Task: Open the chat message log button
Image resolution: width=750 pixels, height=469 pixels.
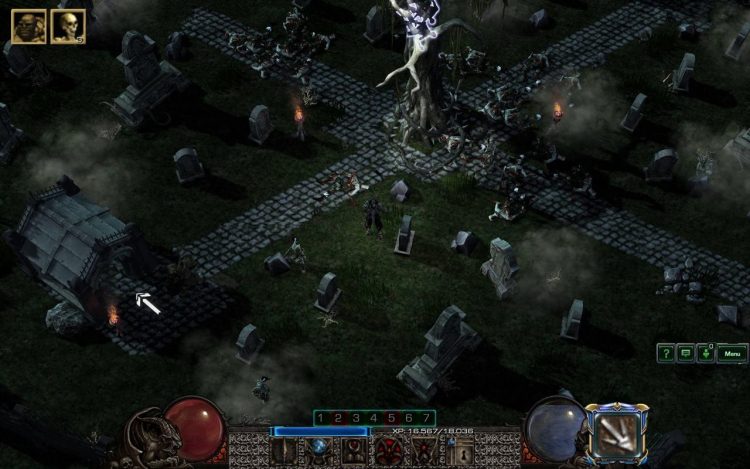Action: pos(686,353)
